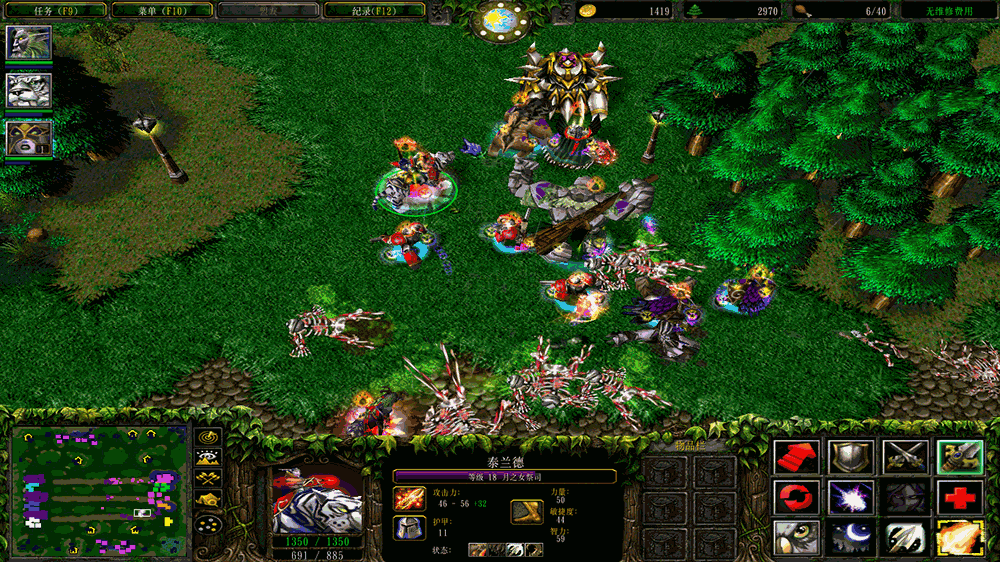The height and width of the screenshot is (562, 1000).
Task: Click the selected hero's tiger portrait
Action: (x=317, y=500)
